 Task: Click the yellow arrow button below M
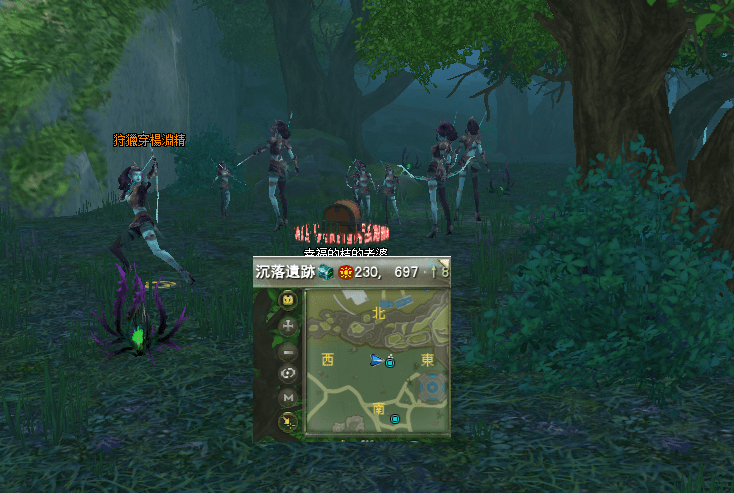(x=289, y=422)
